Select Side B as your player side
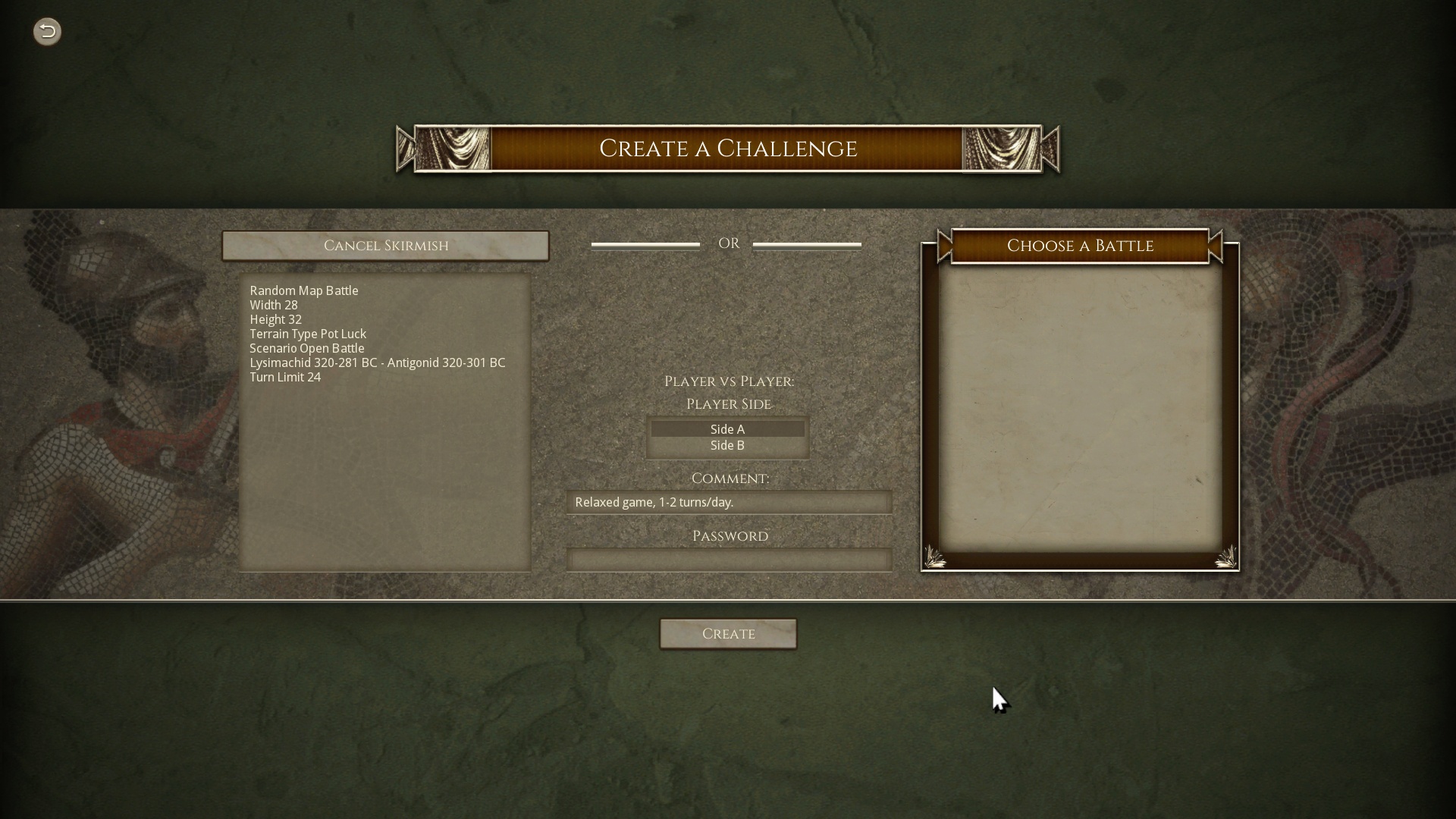Image resolution: width=1456 pixels, height=819 pixels. (x=727, y=446)
